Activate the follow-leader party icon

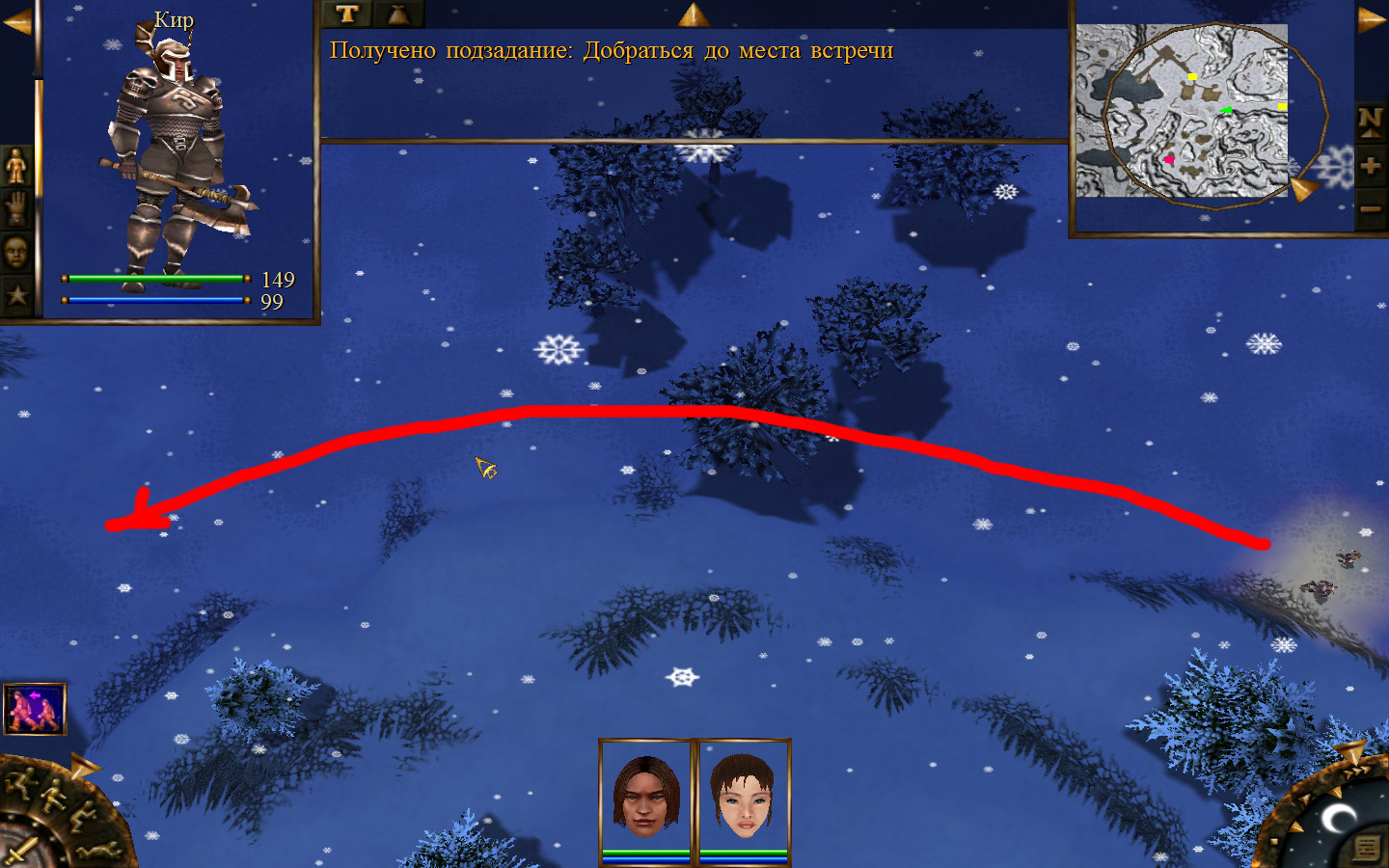[35, 709]
